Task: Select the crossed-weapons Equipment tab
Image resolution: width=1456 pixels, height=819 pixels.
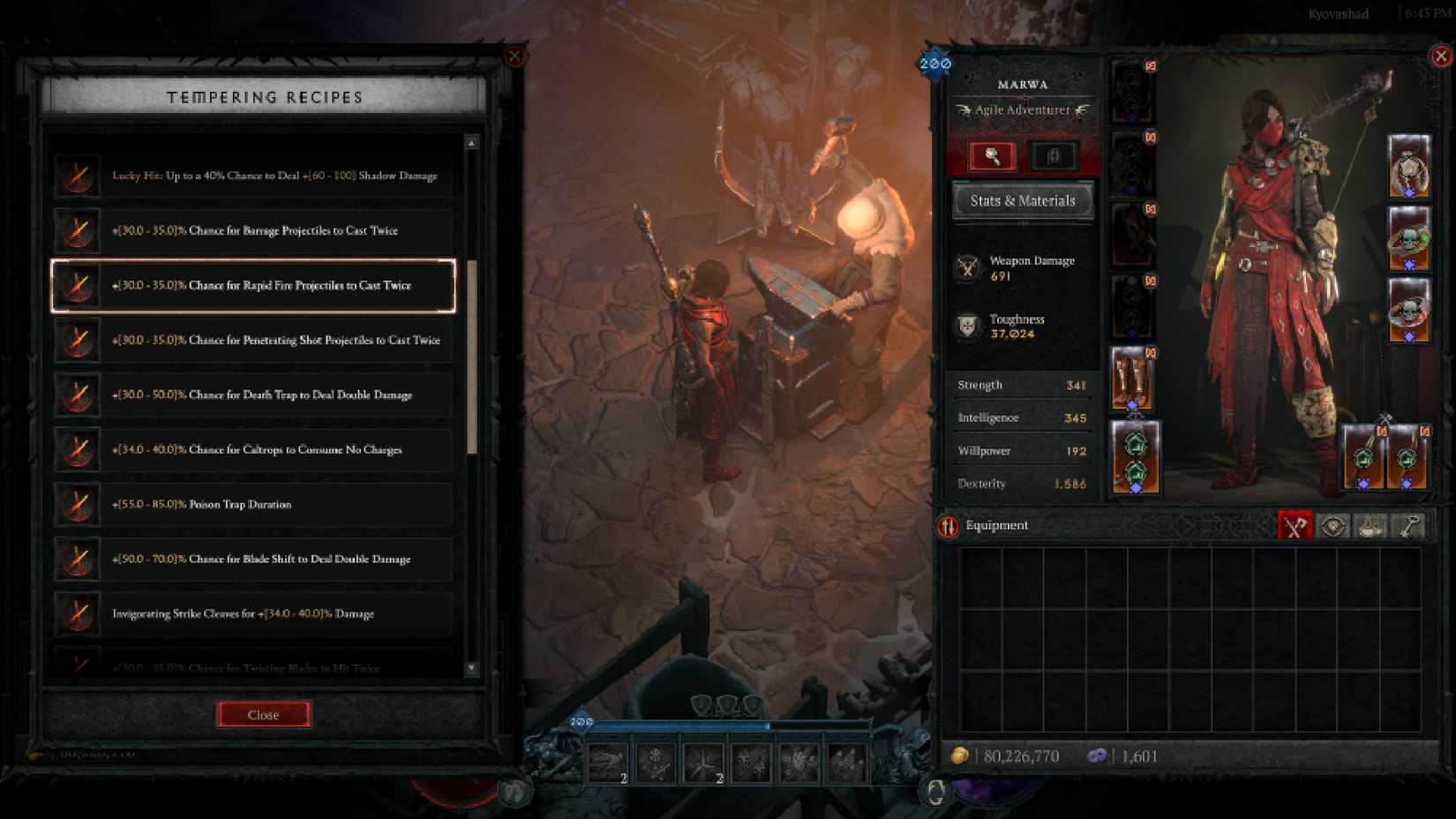Action: pos(1295,525)
